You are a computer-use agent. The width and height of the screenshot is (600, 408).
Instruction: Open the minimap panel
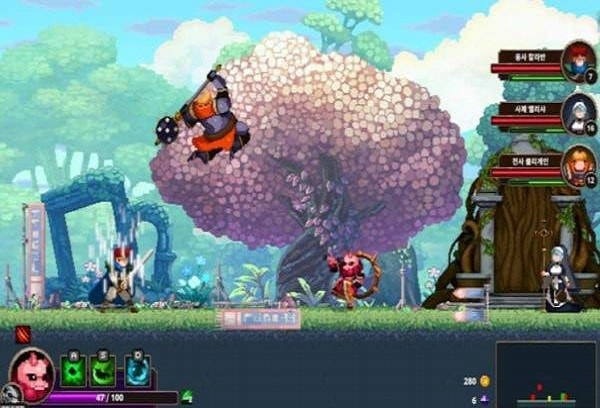pos(545,375)
